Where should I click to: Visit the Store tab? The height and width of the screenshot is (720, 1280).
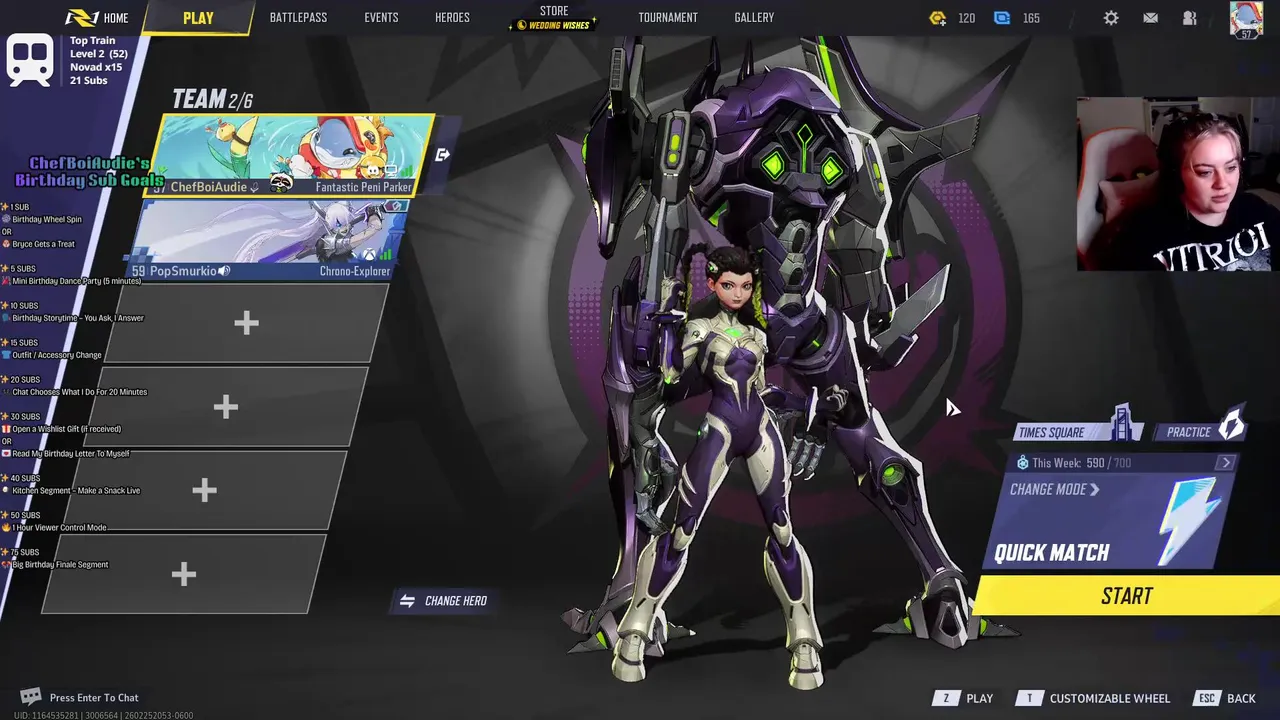554,17
